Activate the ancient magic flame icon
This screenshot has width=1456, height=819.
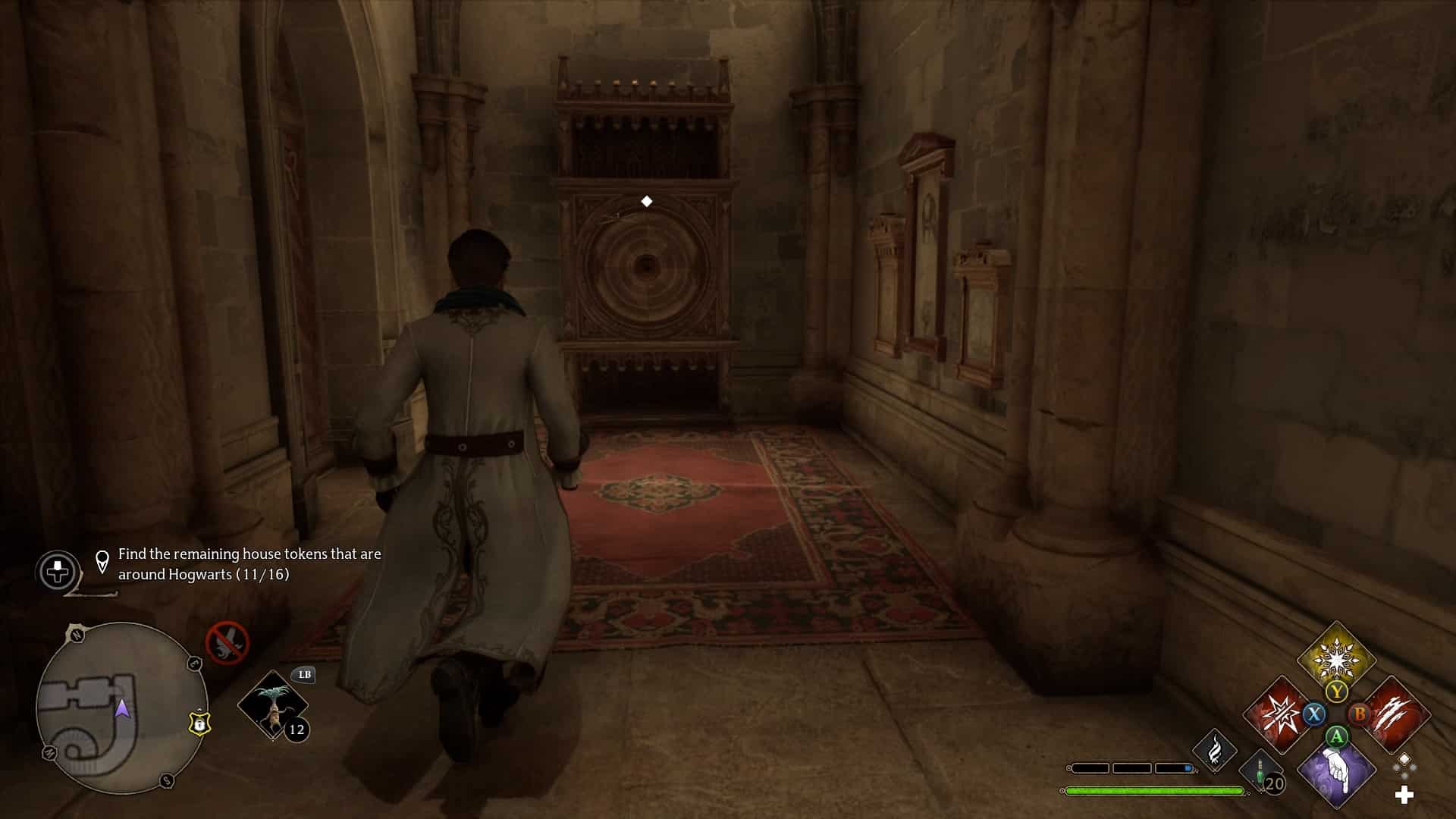[1215, 750]
